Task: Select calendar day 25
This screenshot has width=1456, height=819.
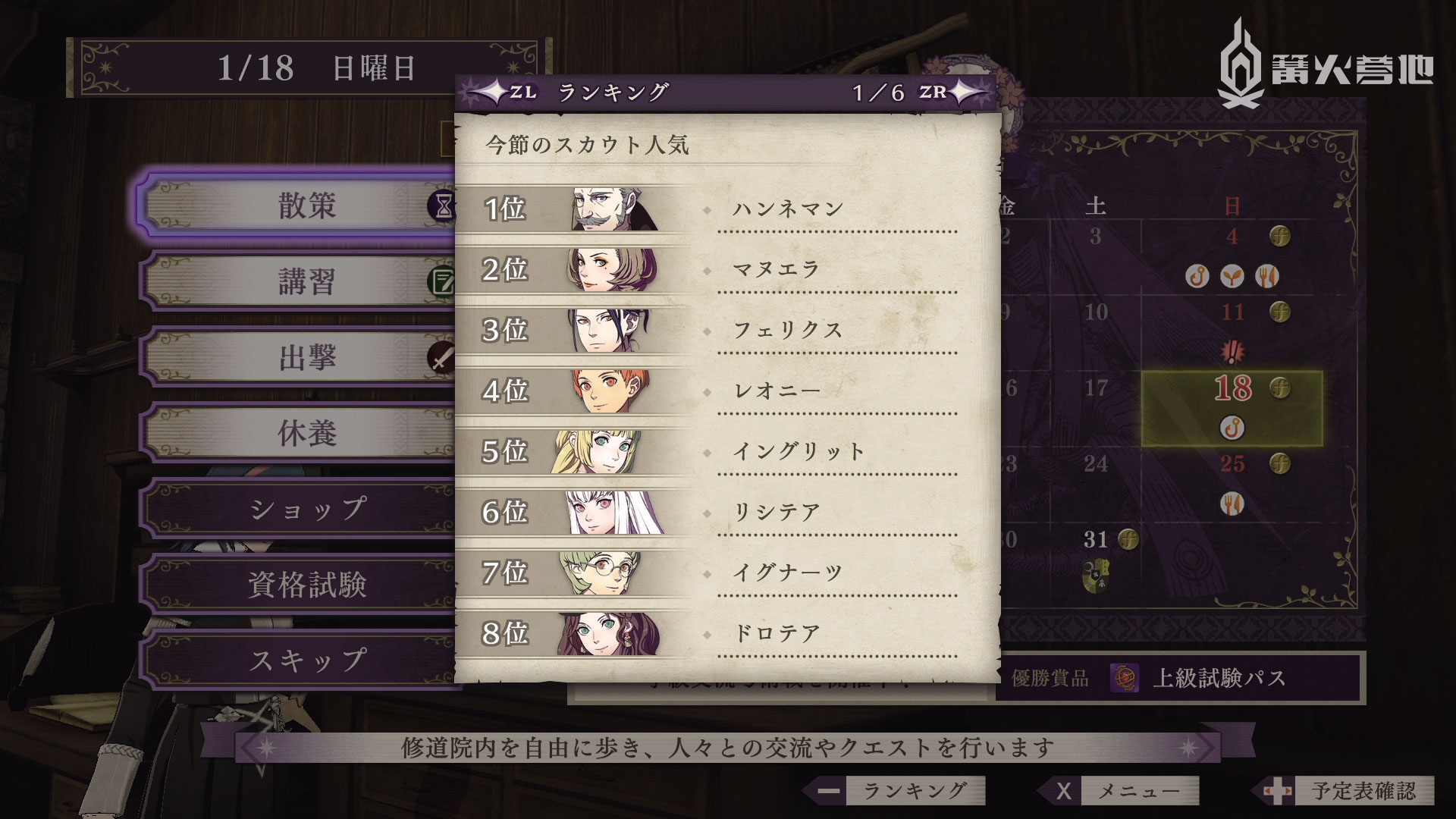Action: [1232, 464]
